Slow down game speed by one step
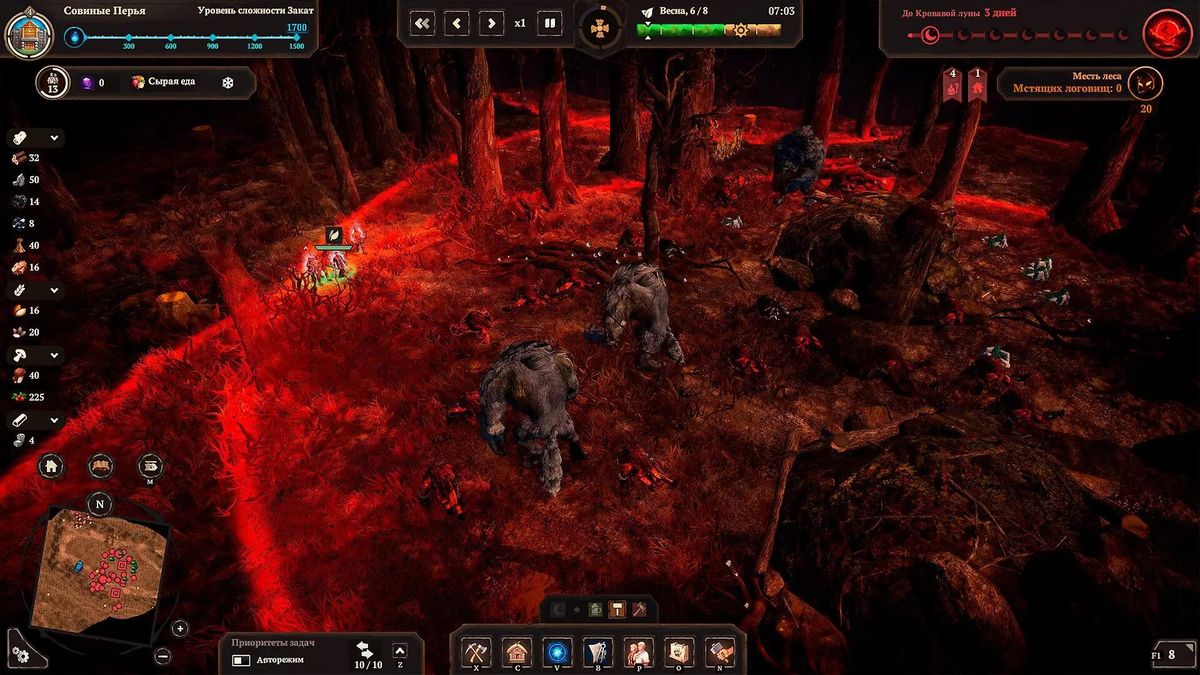This screenshot has height=675, width=1200. click(x=457, y=23)
